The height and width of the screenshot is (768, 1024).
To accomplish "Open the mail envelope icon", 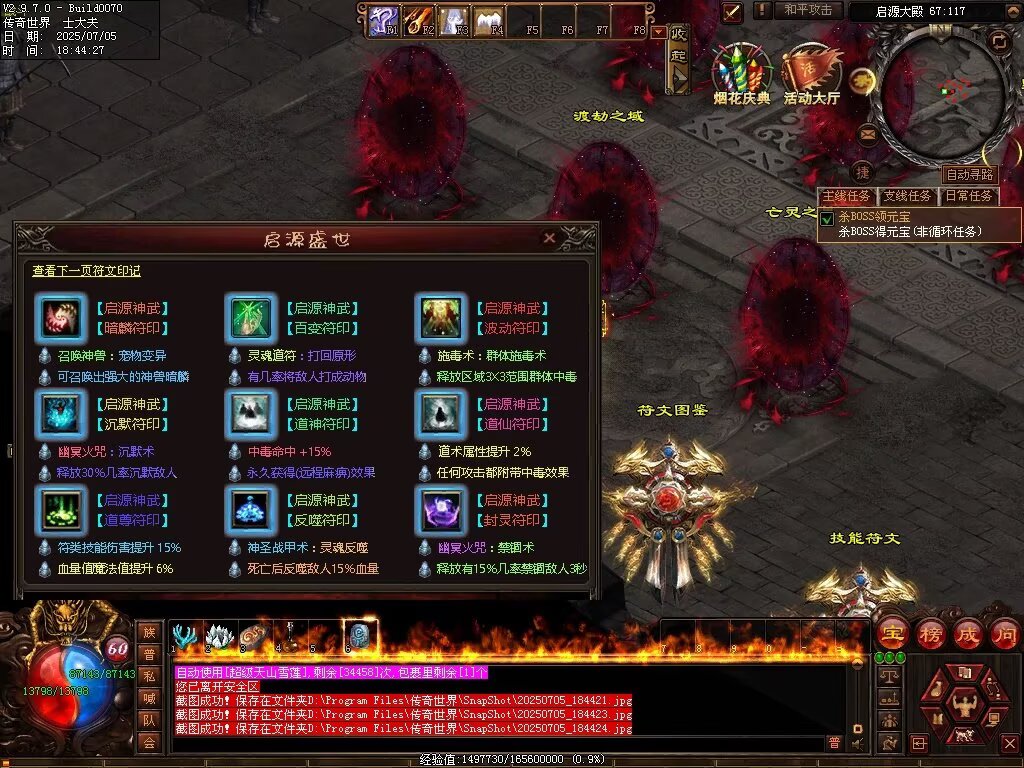I will pos(867,134).
